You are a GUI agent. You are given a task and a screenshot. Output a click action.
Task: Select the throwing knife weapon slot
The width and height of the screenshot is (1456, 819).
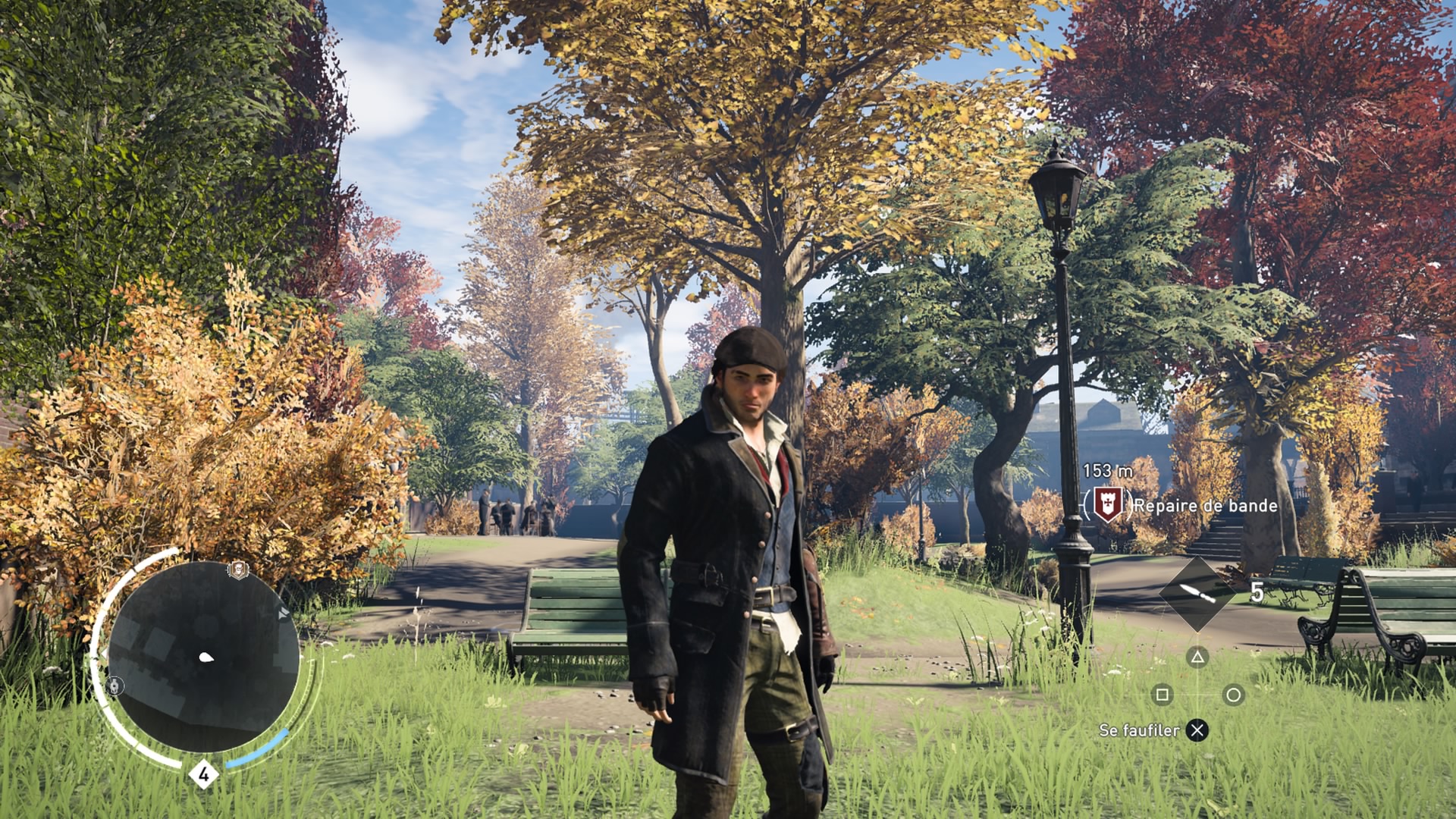(x=1197, y=593)
